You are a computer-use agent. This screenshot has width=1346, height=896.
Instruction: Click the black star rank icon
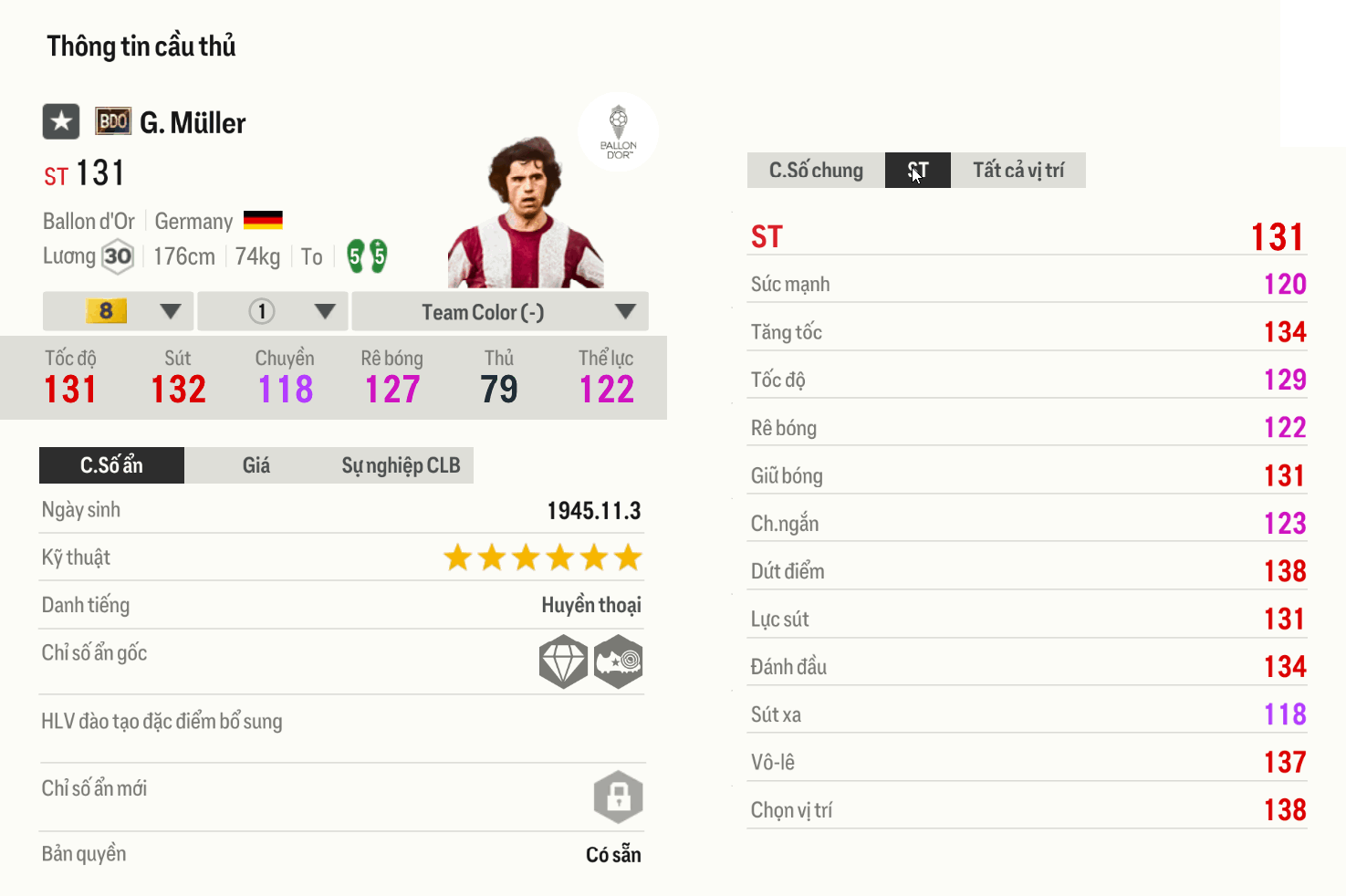pyautogui.click(x=60, y=121)
